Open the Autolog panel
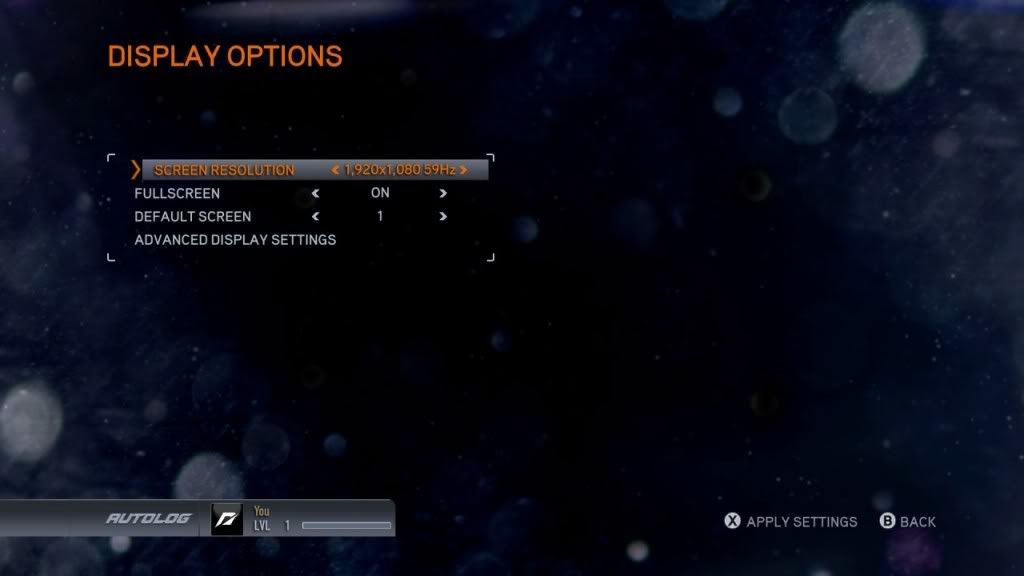The width and height of the screenshot is (1024, 576). pyautogui.click(x=148, y=519)
